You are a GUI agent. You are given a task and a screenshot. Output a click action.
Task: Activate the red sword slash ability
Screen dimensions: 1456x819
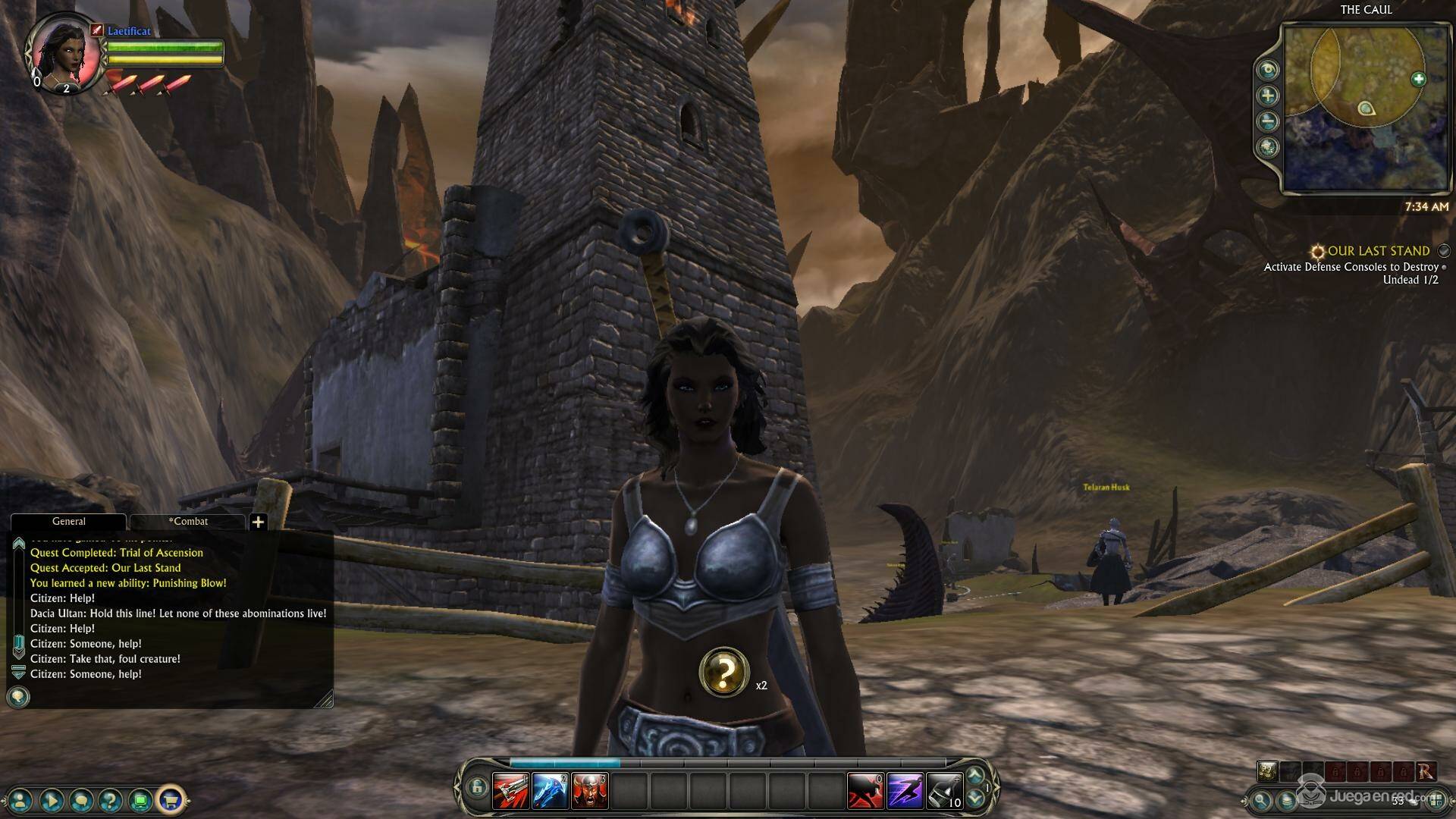pos(511,791)
